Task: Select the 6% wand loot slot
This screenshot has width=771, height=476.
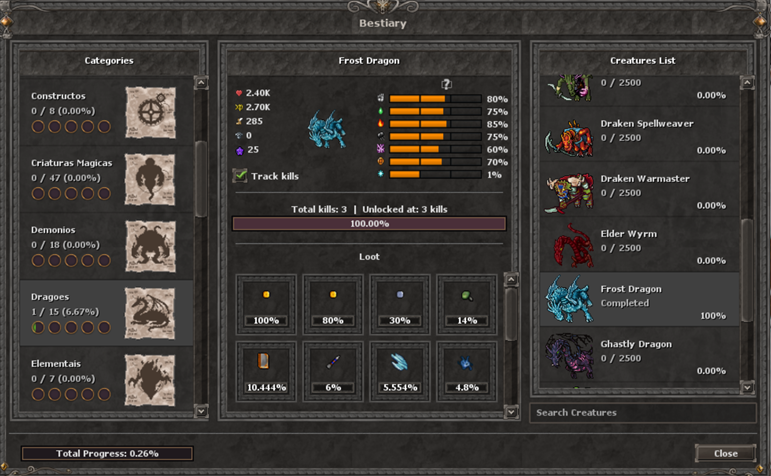Action: pos(333,368)
